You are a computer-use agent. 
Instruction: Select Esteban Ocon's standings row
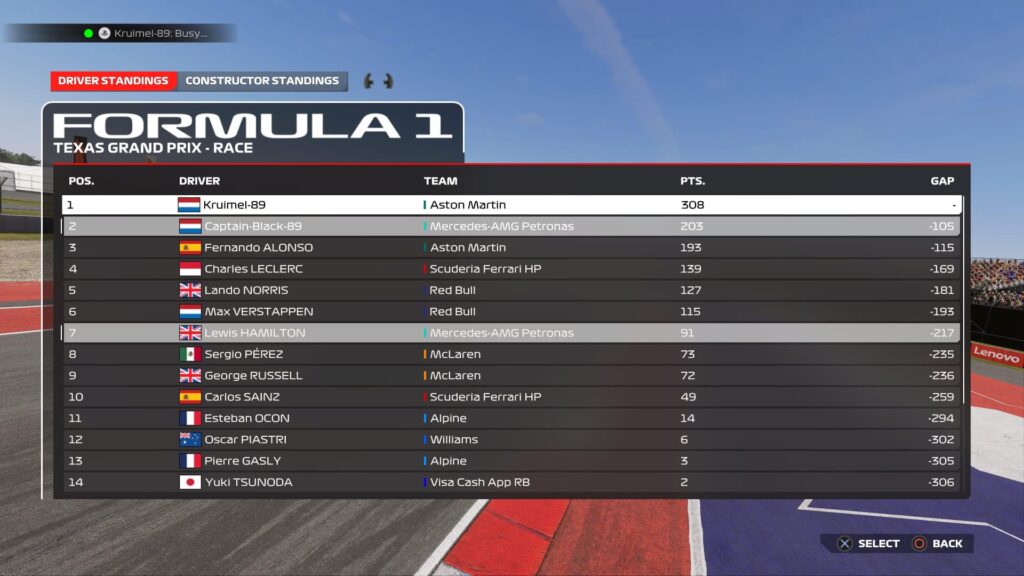(x=511, y=418)
